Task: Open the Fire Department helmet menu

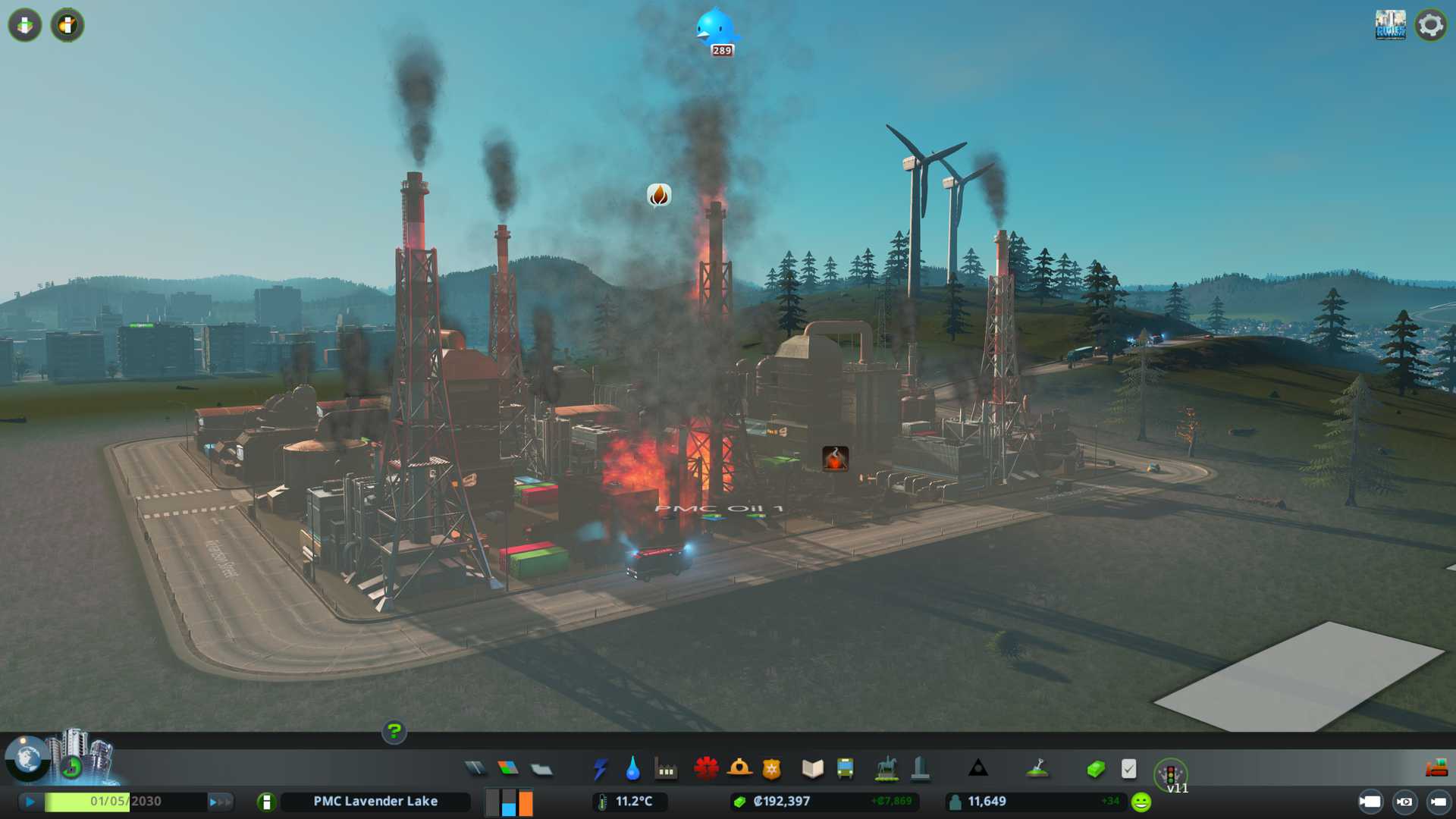Action: coord(739,769)
